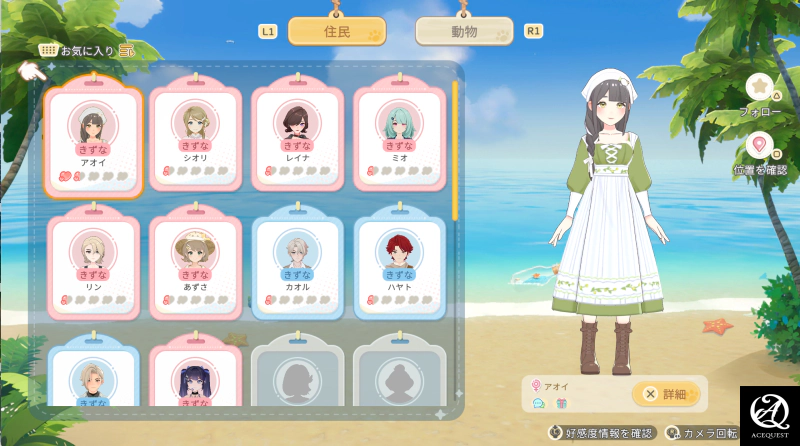Select the アオイ resident card
The image size is (800, 446).
[x=95, y=140]
